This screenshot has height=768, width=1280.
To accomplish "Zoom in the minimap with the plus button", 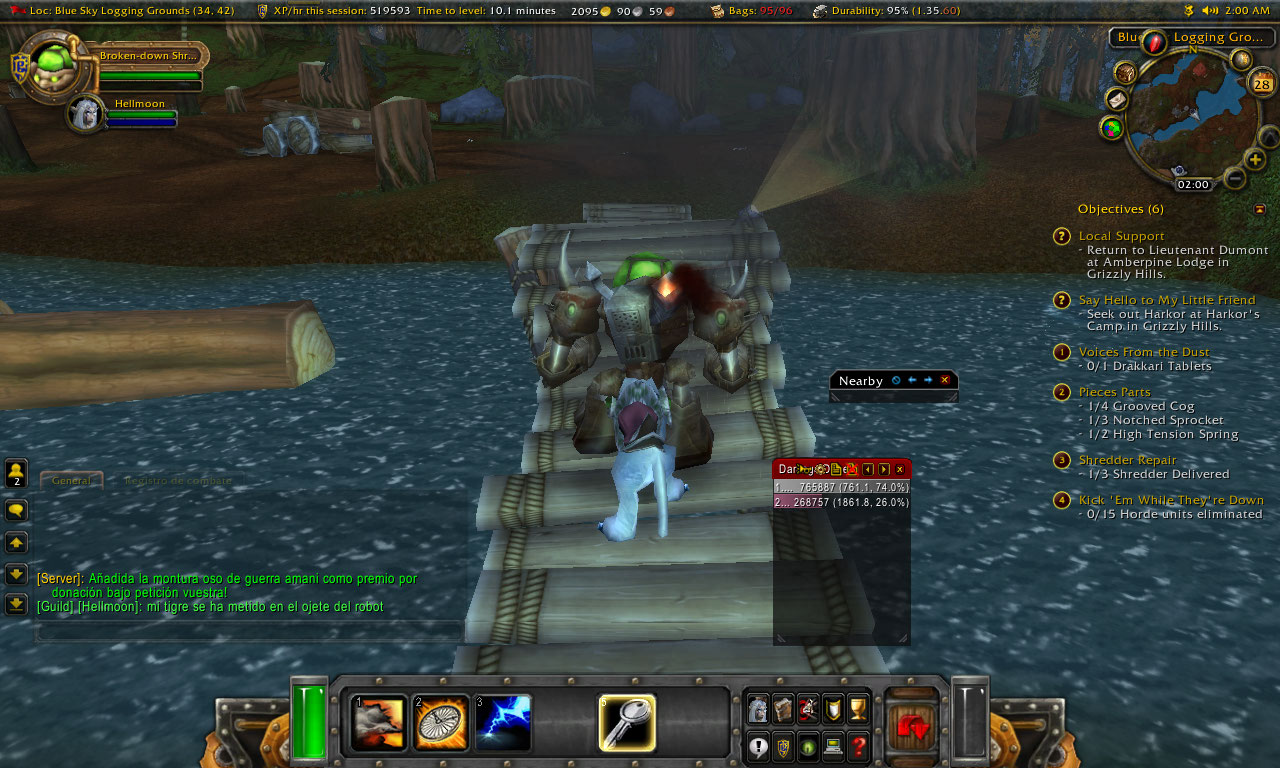I will coord(1255,159).
